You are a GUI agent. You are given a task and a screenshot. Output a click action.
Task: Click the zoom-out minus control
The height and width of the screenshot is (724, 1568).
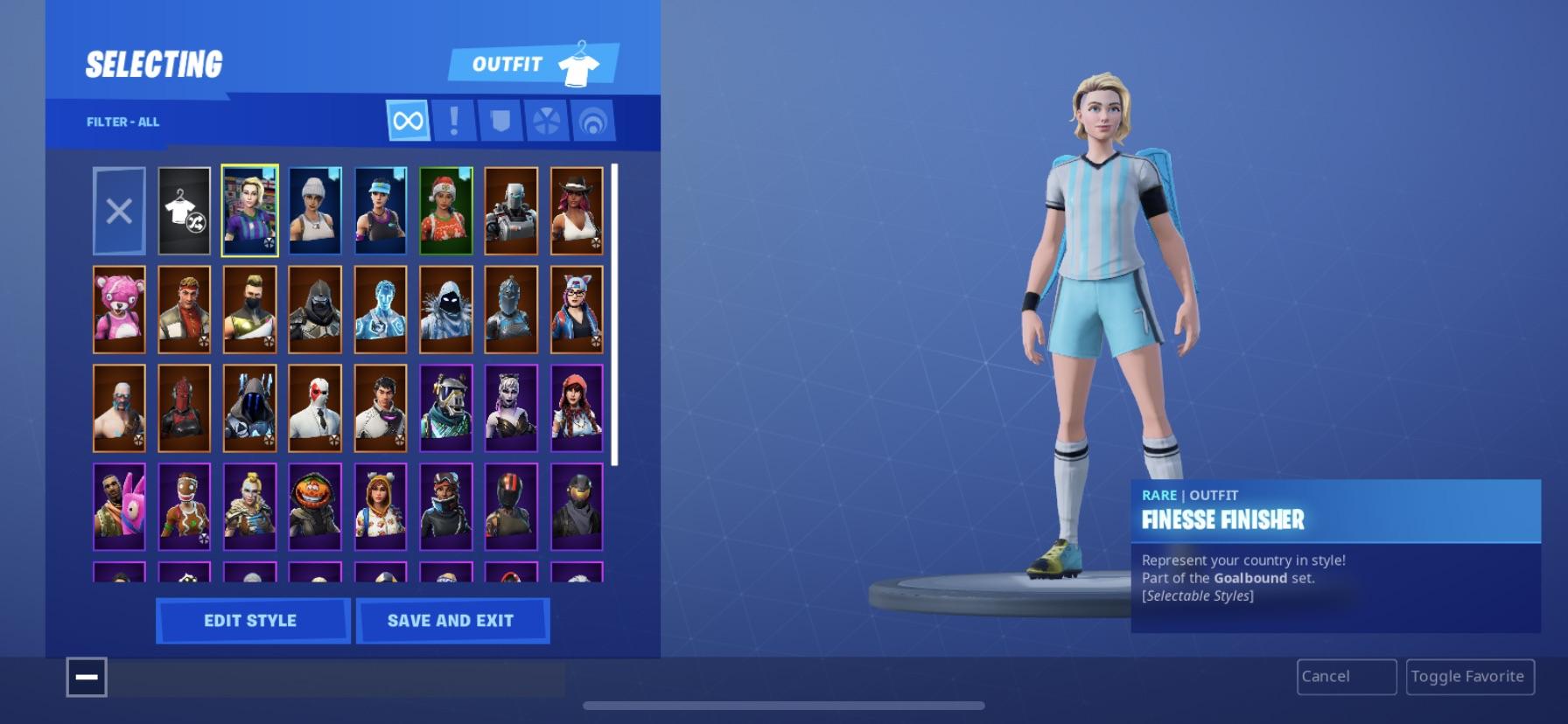click(87, 677)
